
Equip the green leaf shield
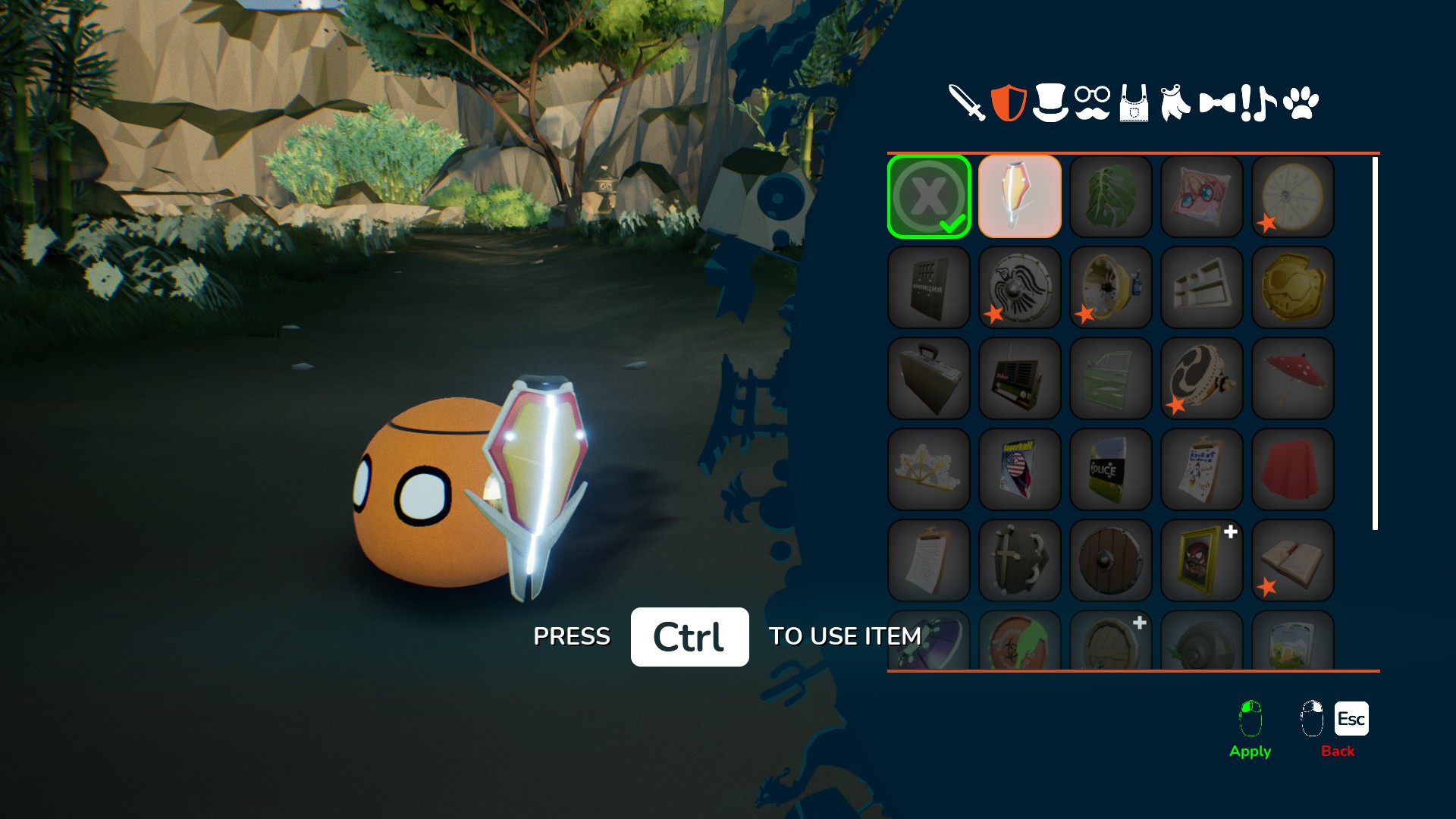[x=1111, y=196]
